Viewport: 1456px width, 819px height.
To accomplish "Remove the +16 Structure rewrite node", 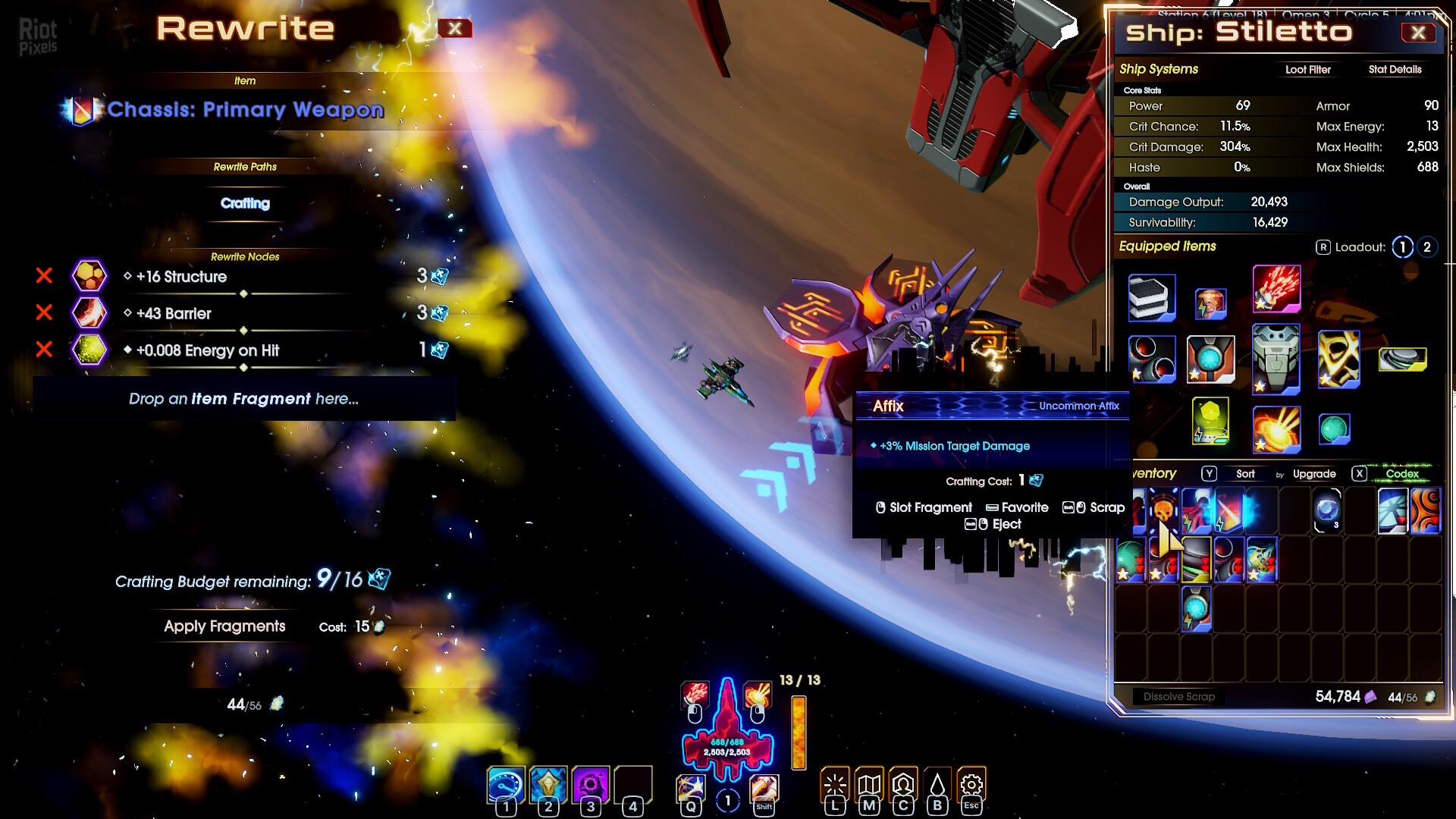I will tap(44, 276).
